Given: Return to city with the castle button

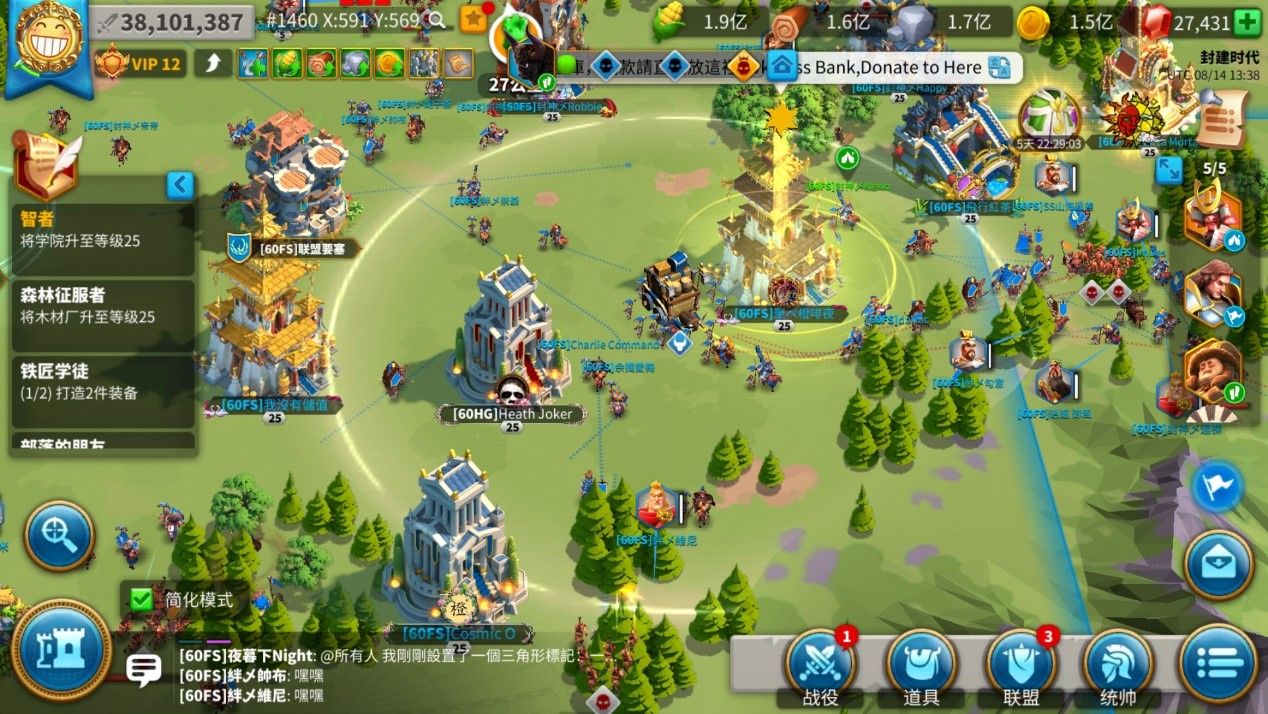Looking at the screenshot, I should tap(61, 649).
